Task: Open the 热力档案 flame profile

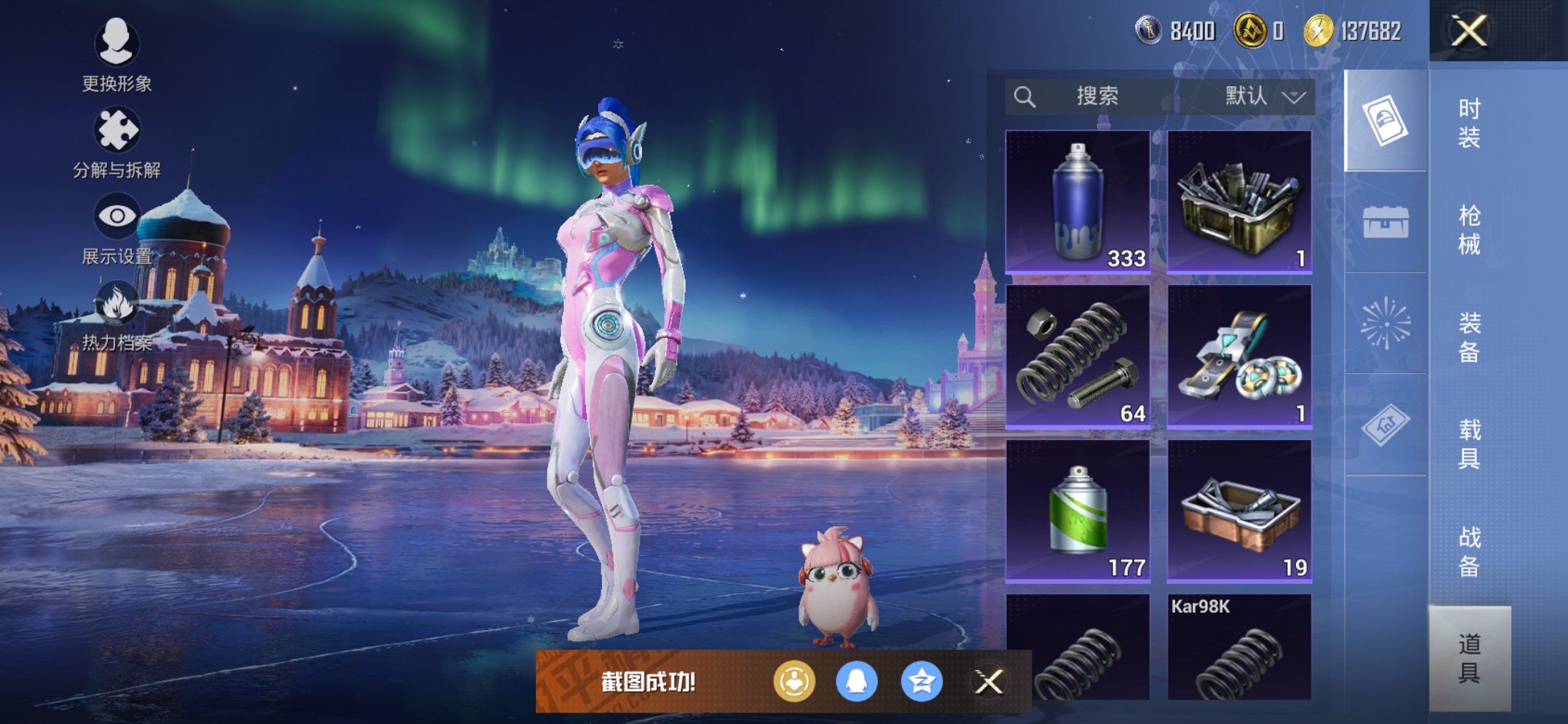Action: point(117,315)
